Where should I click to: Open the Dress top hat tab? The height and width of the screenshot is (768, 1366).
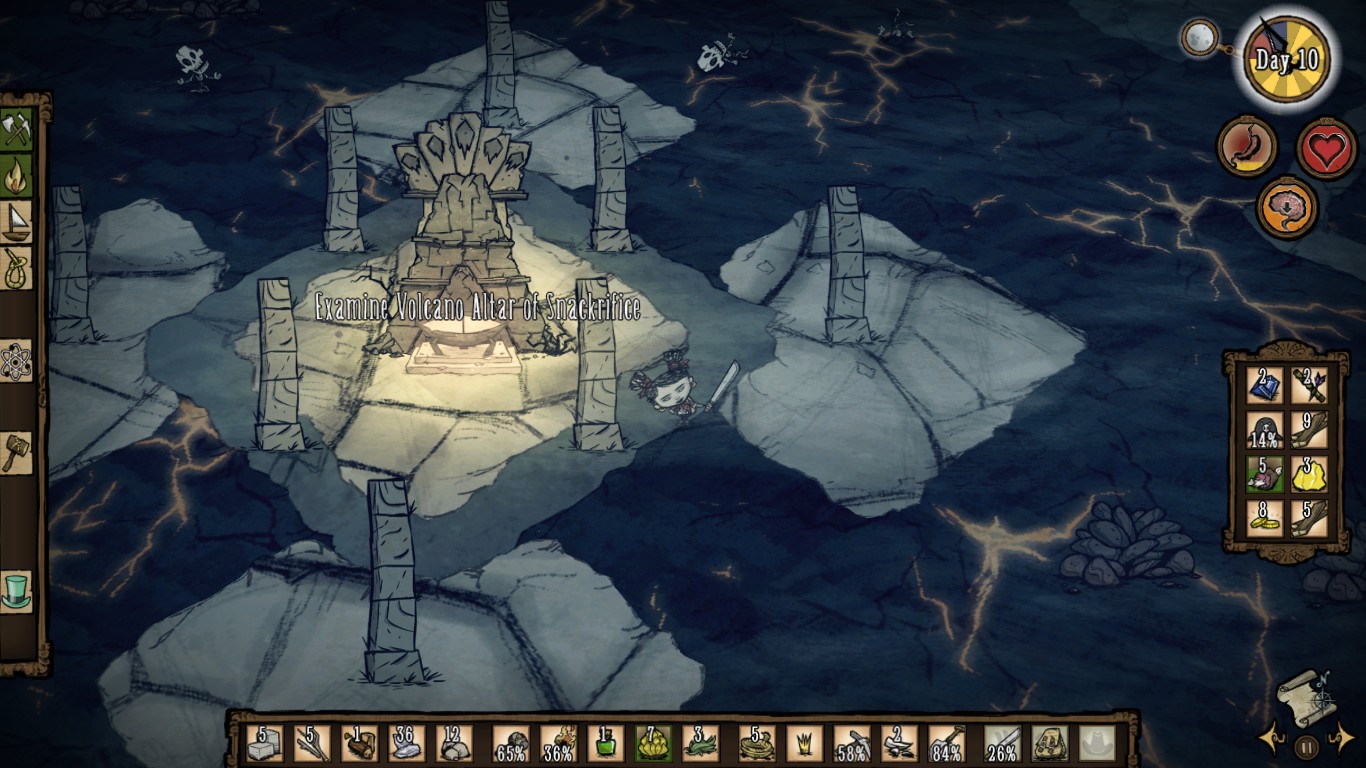(x=16, y=590)
